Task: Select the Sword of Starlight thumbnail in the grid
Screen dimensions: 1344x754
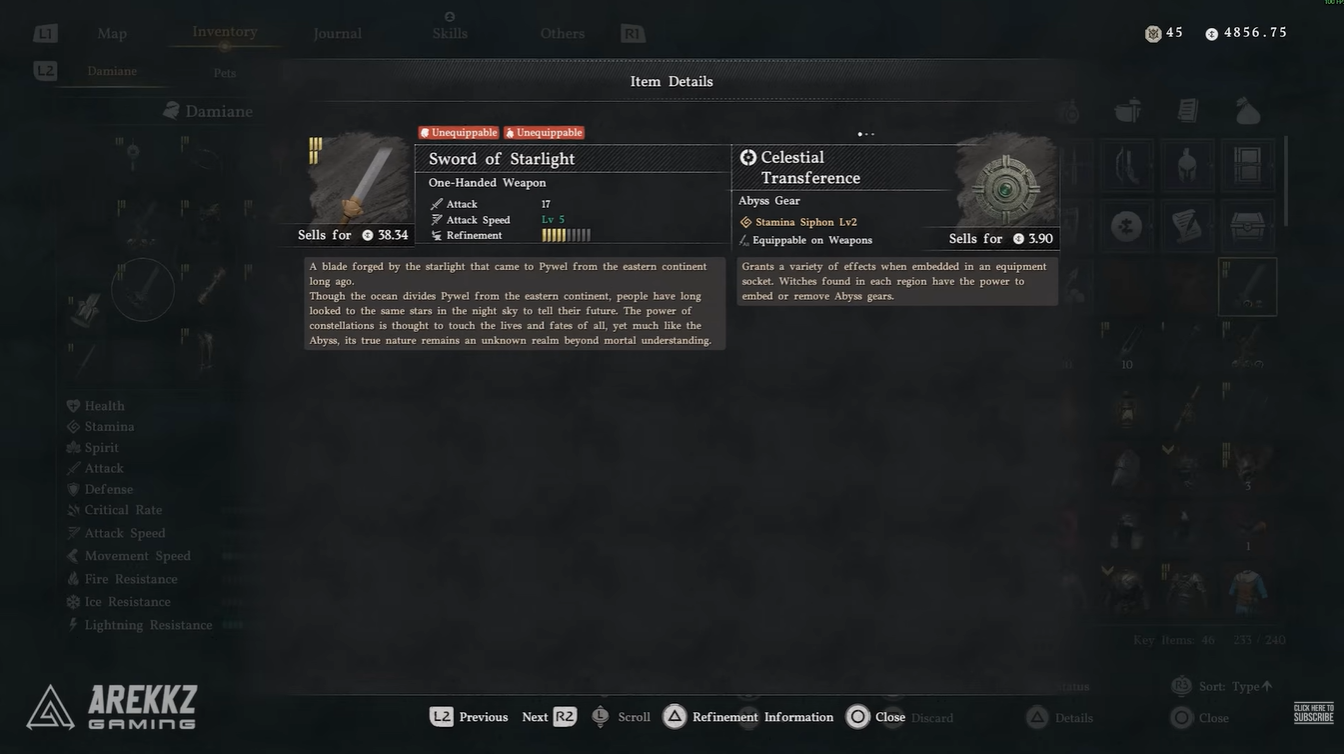Action: [x=1247, y=287]
